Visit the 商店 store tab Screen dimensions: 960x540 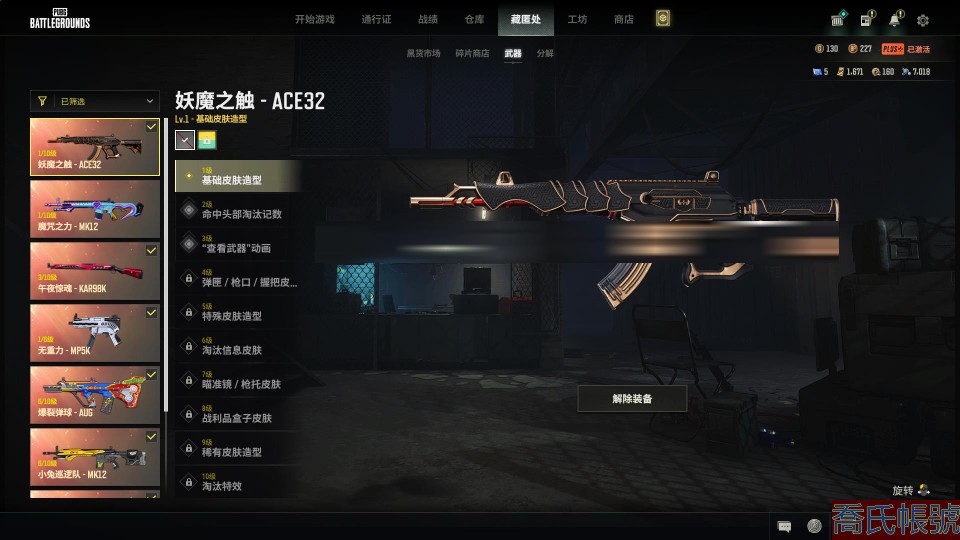pyautogui.click(x=623, y=19)
